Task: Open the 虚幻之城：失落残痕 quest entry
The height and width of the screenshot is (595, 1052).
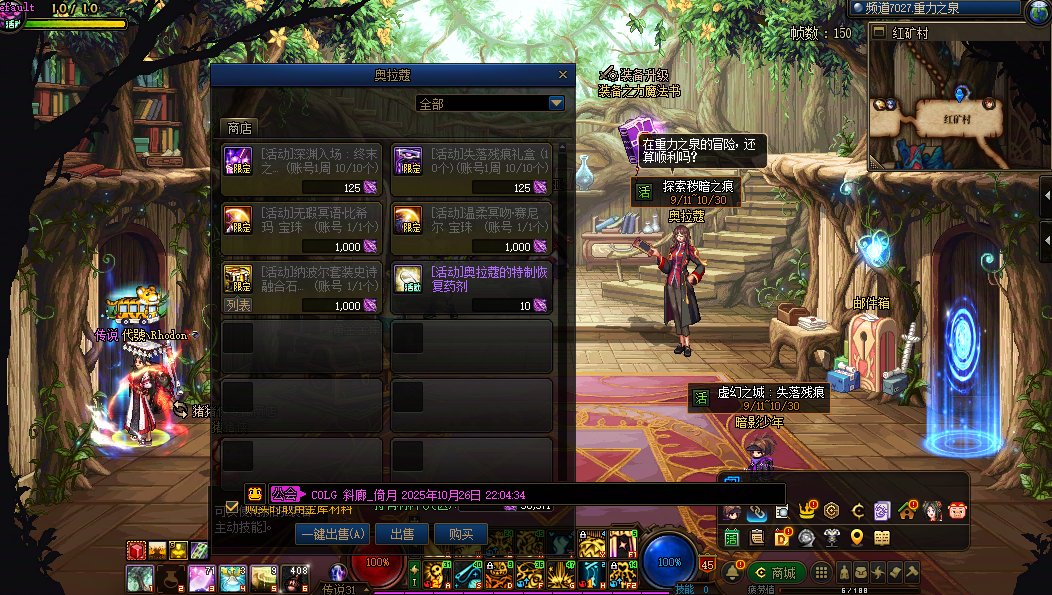Action: (758, 397)
